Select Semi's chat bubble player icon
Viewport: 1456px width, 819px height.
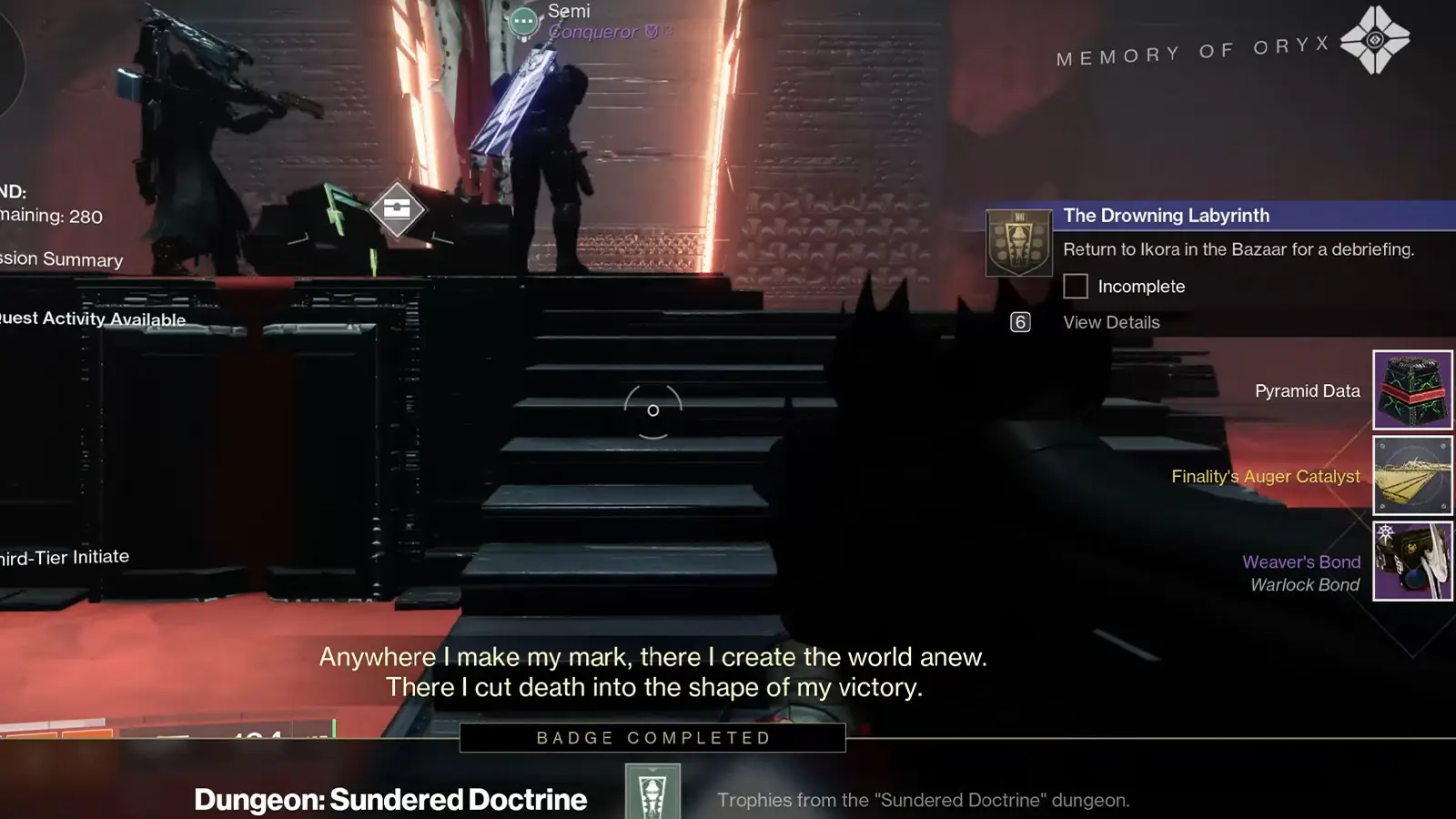[523, 20]
